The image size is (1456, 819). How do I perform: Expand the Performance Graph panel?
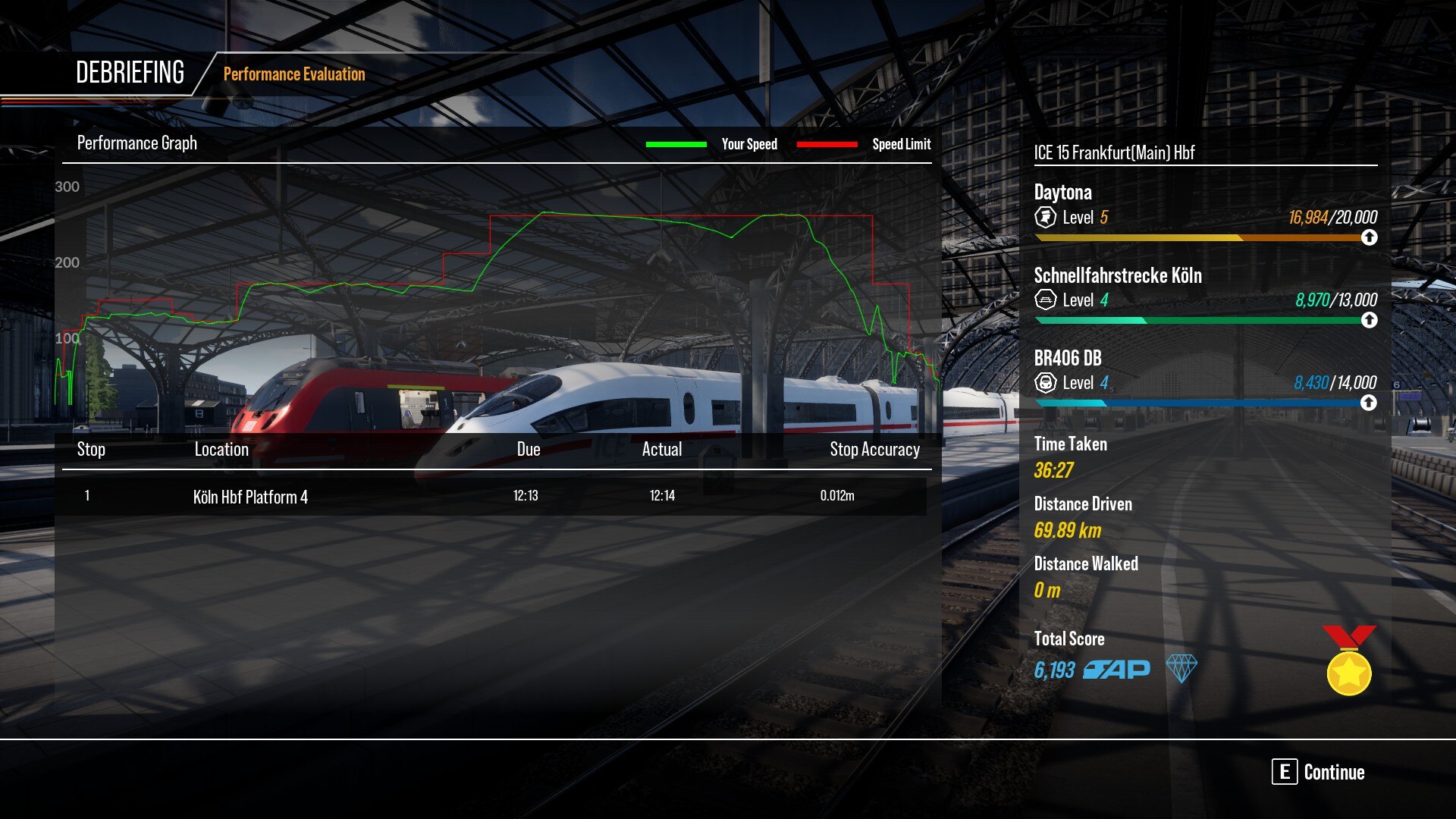point(137,143)
